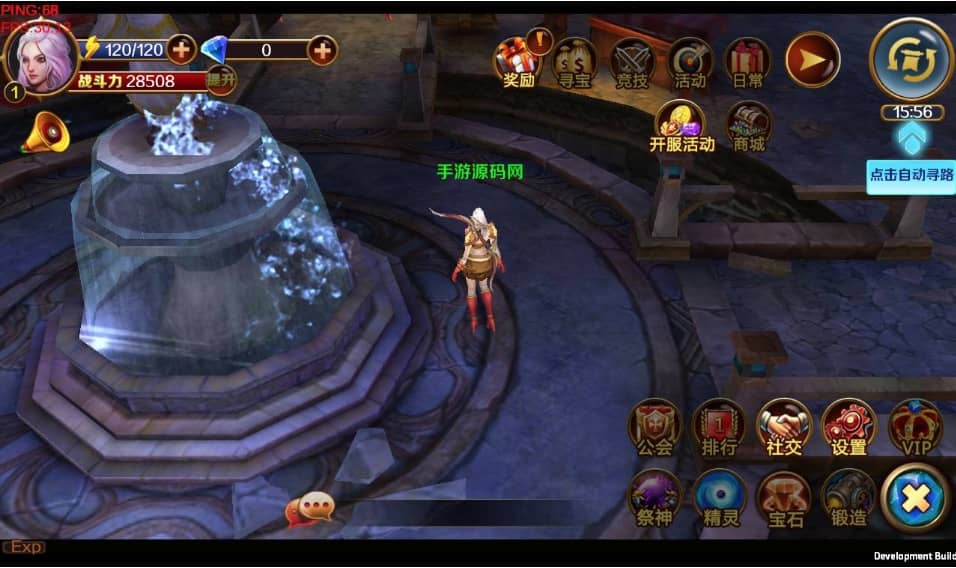956x568 pixels.
Task: Open the 商城 shop
Action: click(x=749, y=127)
